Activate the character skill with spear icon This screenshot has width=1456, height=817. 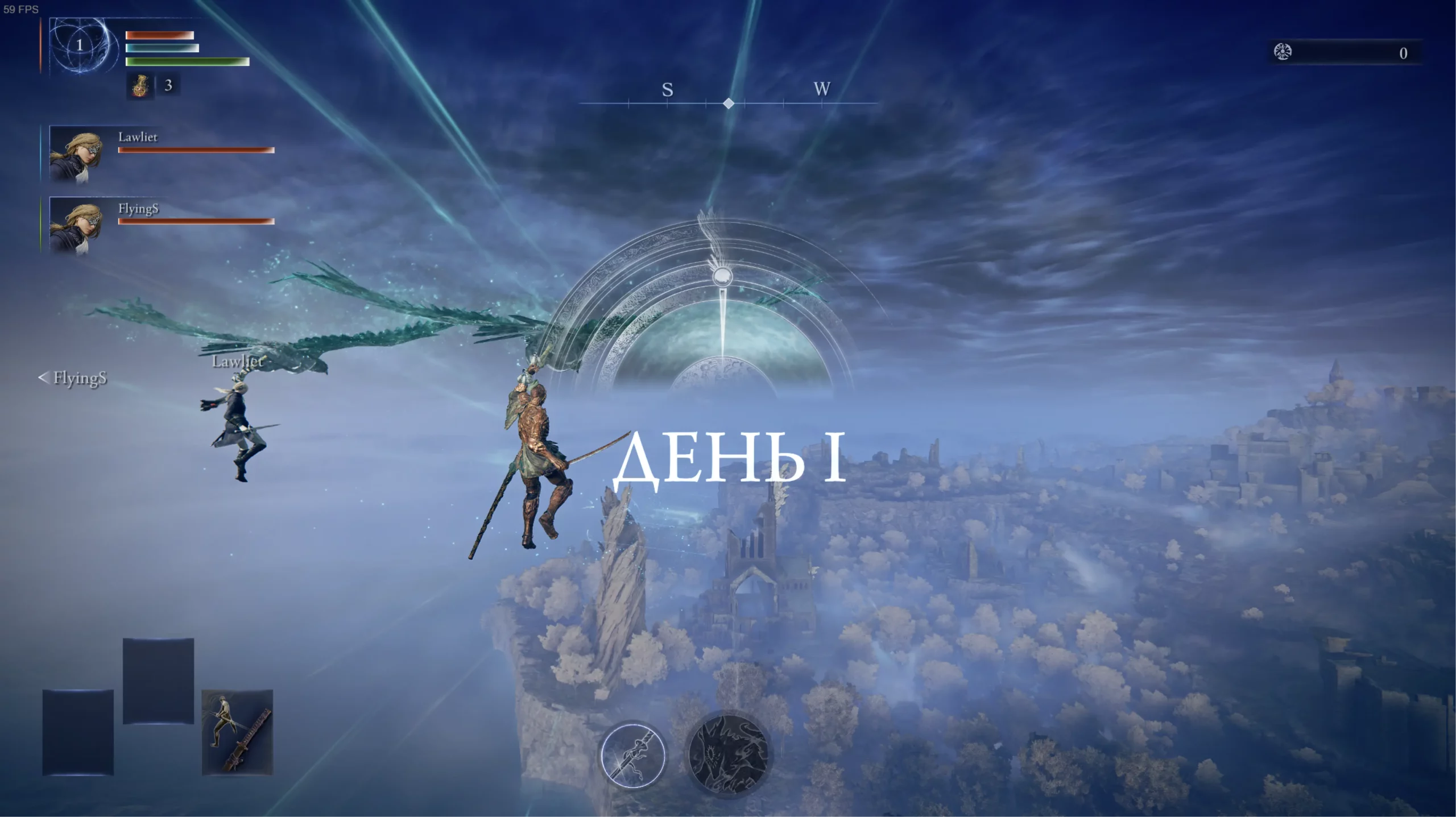(633, 756)
